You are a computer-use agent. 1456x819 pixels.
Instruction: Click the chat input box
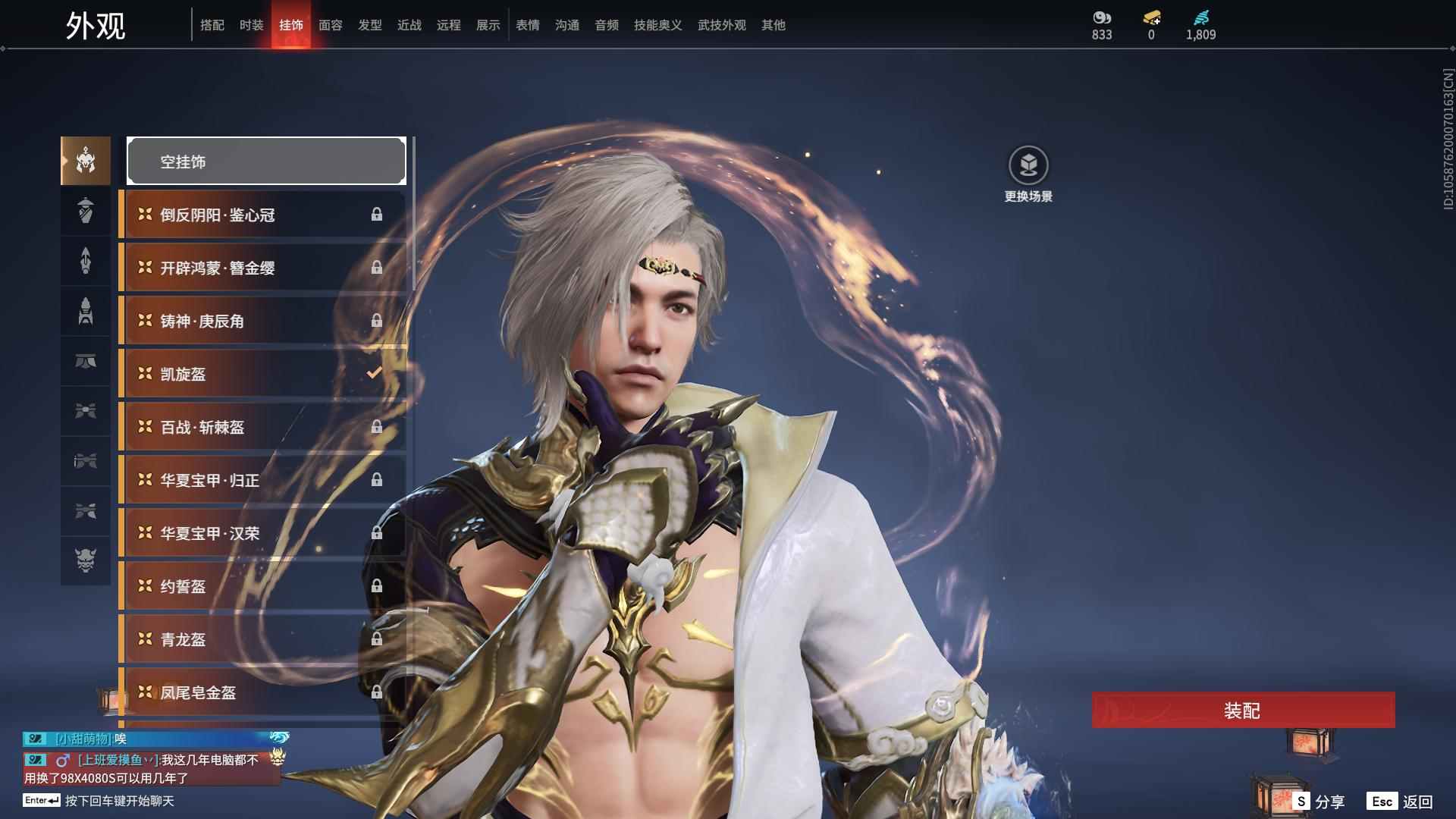click(119, 801)
